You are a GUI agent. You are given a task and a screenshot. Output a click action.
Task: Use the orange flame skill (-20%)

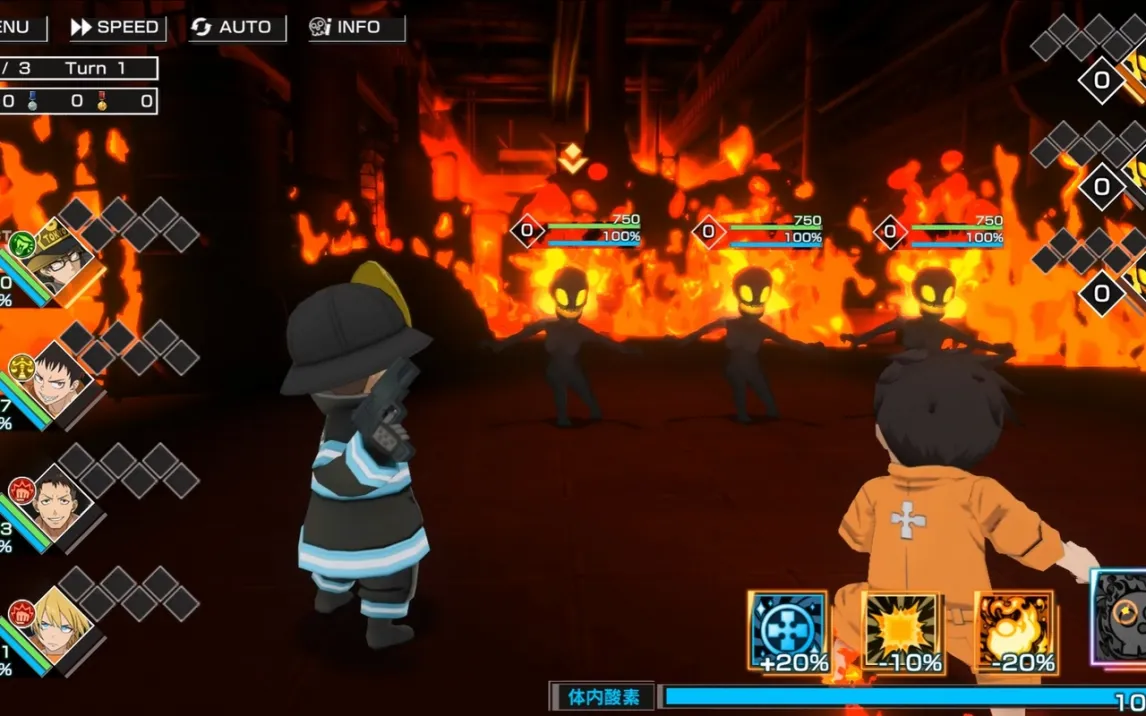(x=1014, y=631)
